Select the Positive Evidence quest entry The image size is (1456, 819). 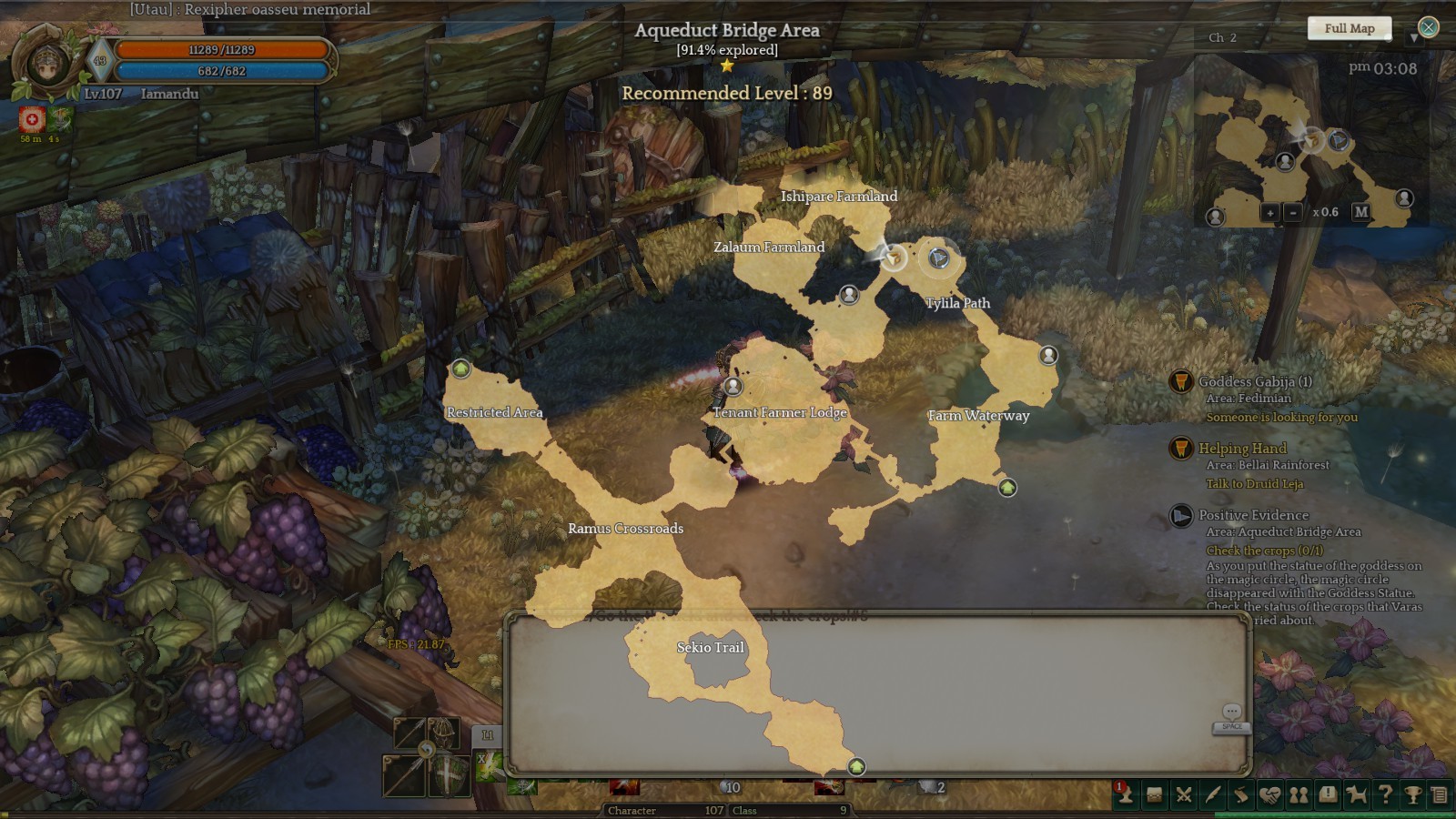tap(1253, 515)
